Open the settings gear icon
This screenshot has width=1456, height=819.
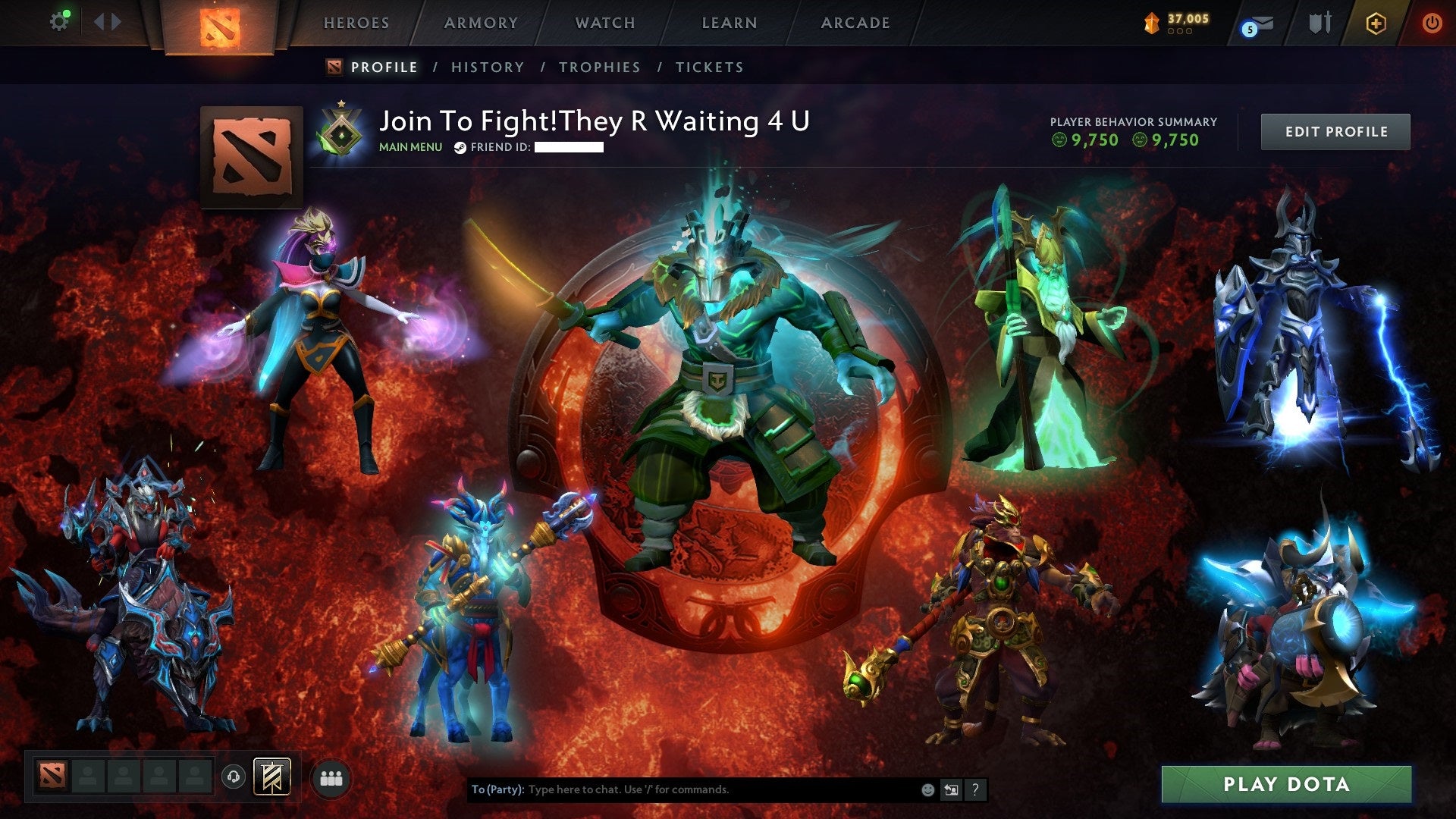[59, 20]
